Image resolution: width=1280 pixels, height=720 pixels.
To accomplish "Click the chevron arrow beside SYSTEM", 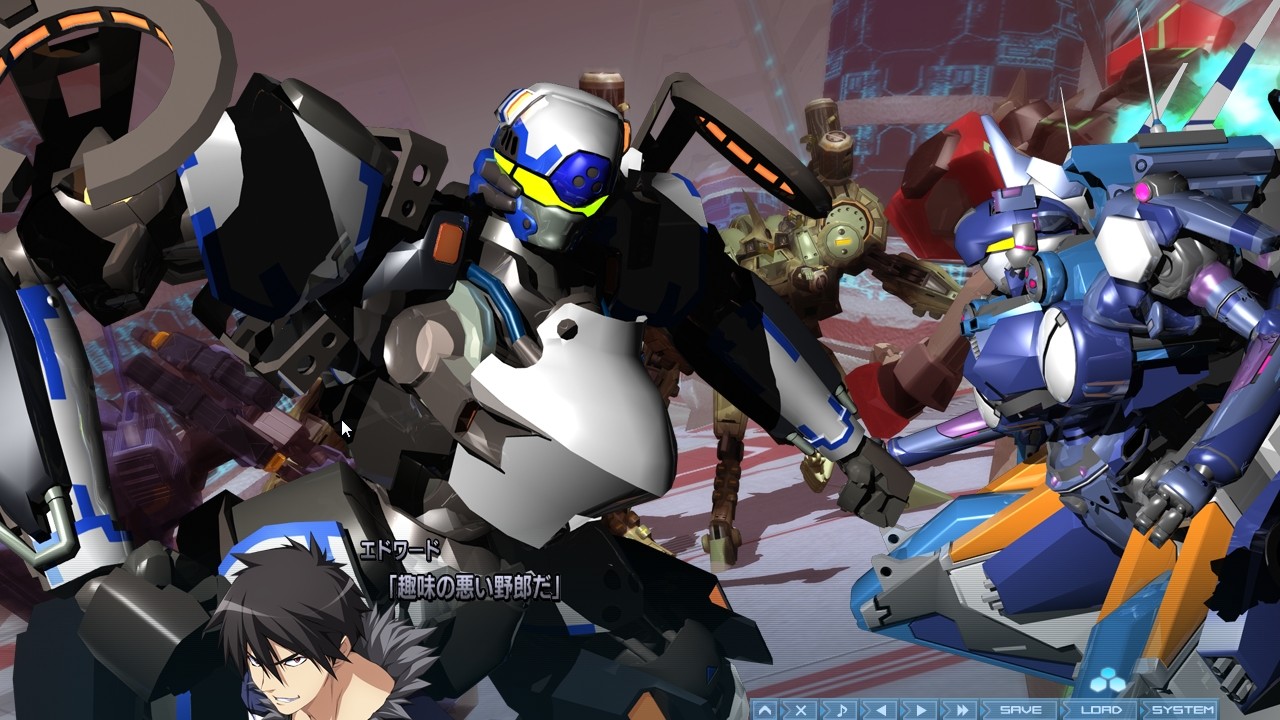I will pos(1143,710).
